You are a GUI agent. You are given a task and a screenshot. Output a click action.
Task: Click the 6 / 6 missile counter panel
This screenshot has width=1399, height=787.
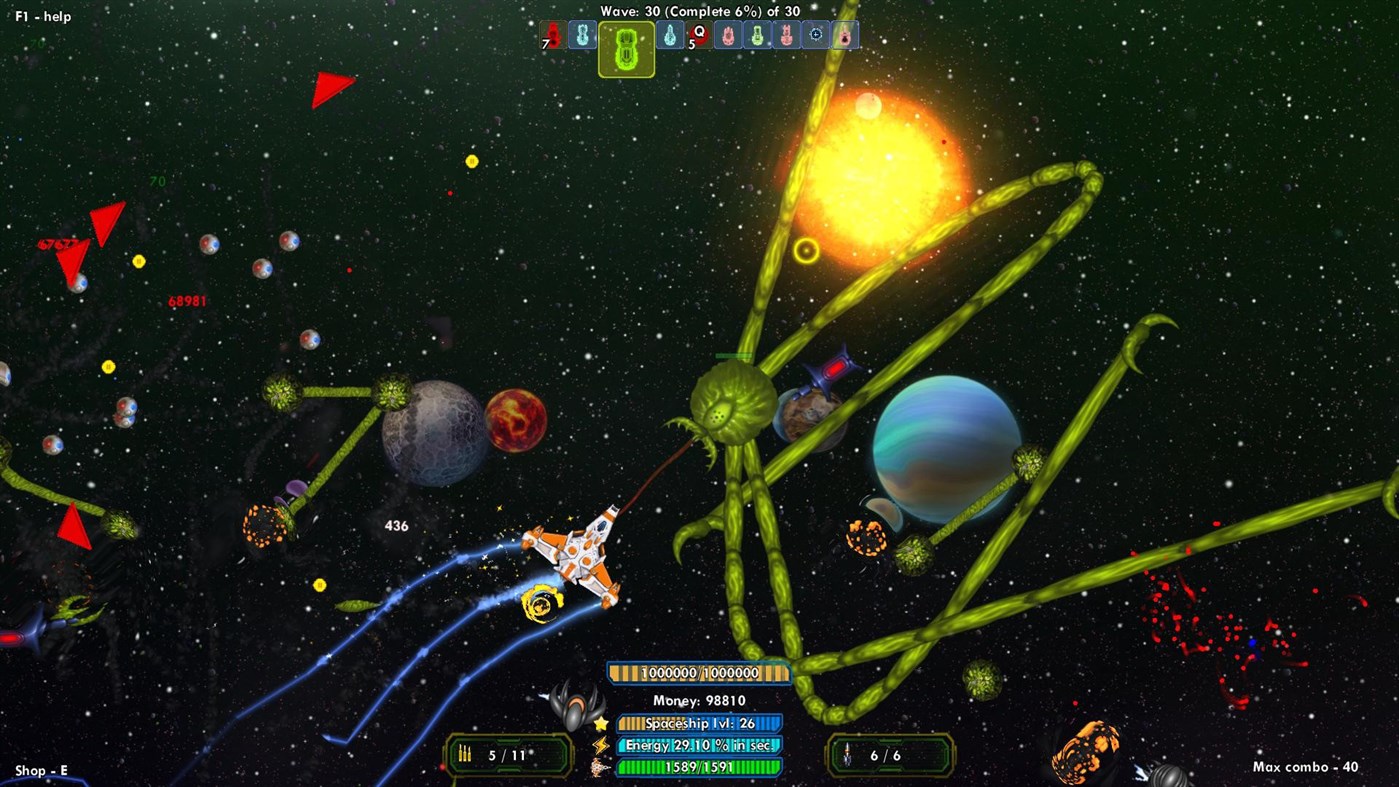click(x=888, y=755)
